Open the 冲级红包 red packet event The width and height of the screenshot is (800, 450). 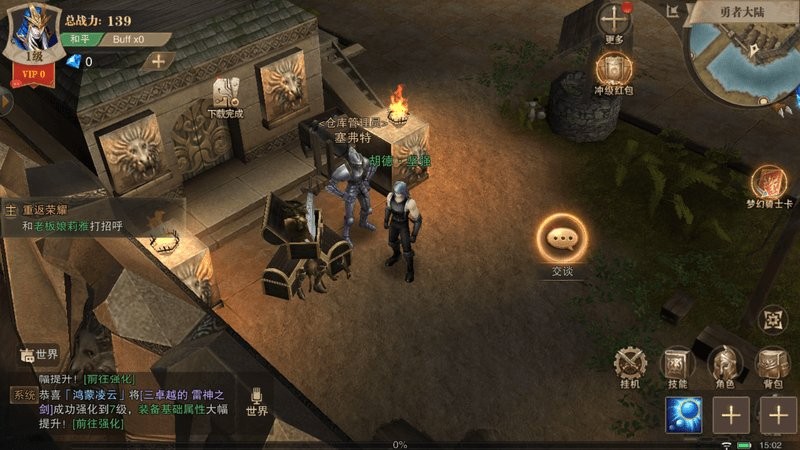pyautogui.click(x=614, y=72)
